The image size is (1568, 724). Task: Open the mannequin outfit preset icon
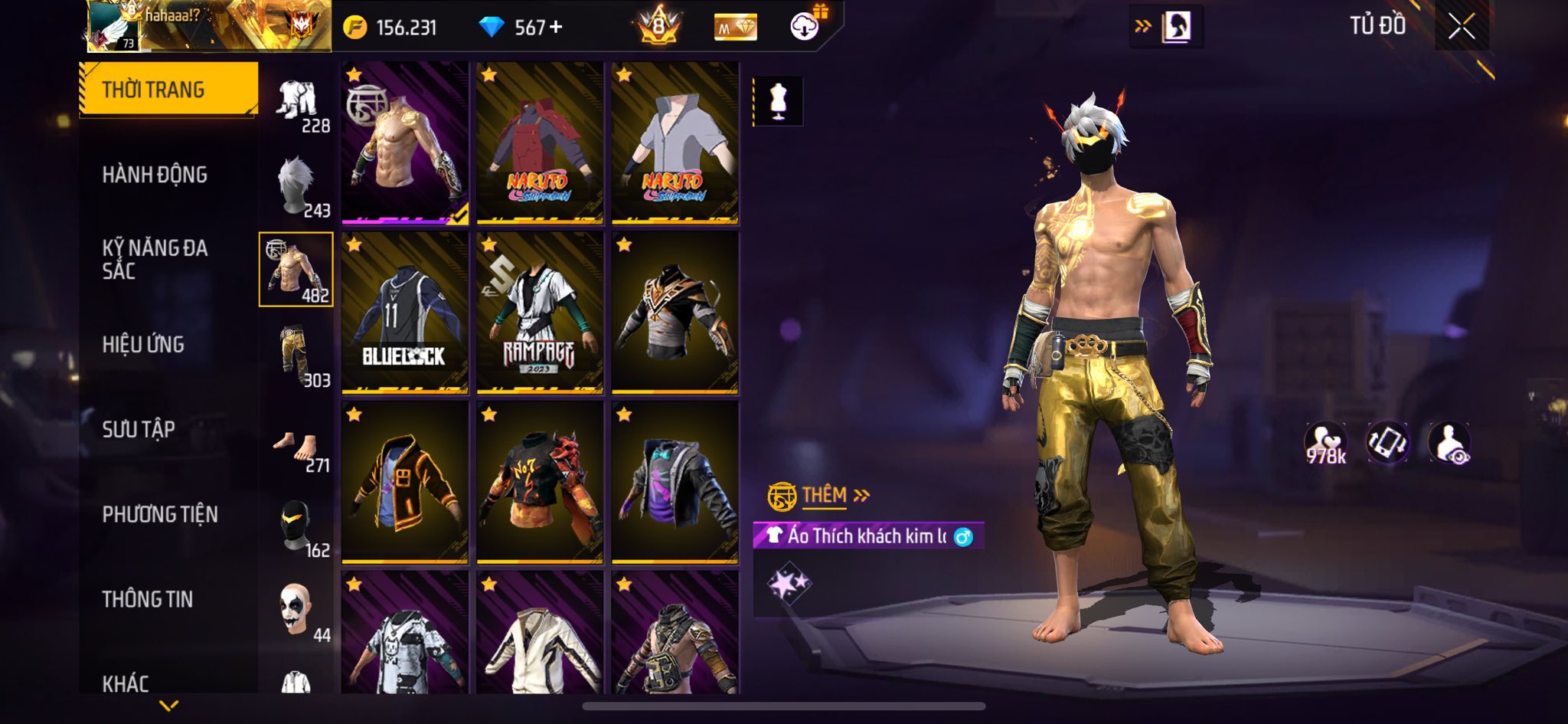(778, 101)
